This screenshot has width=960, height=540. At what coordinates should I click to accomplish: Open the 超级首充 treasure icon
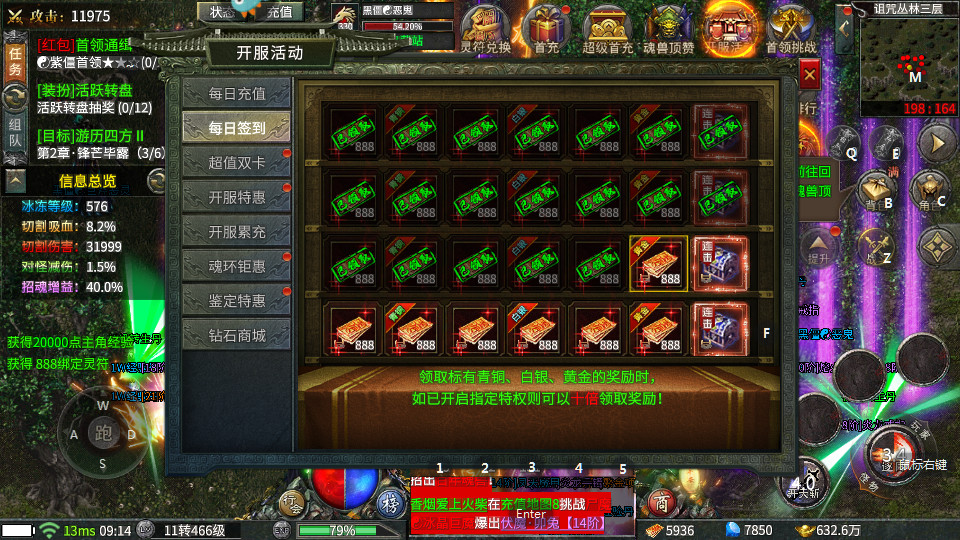608,26
